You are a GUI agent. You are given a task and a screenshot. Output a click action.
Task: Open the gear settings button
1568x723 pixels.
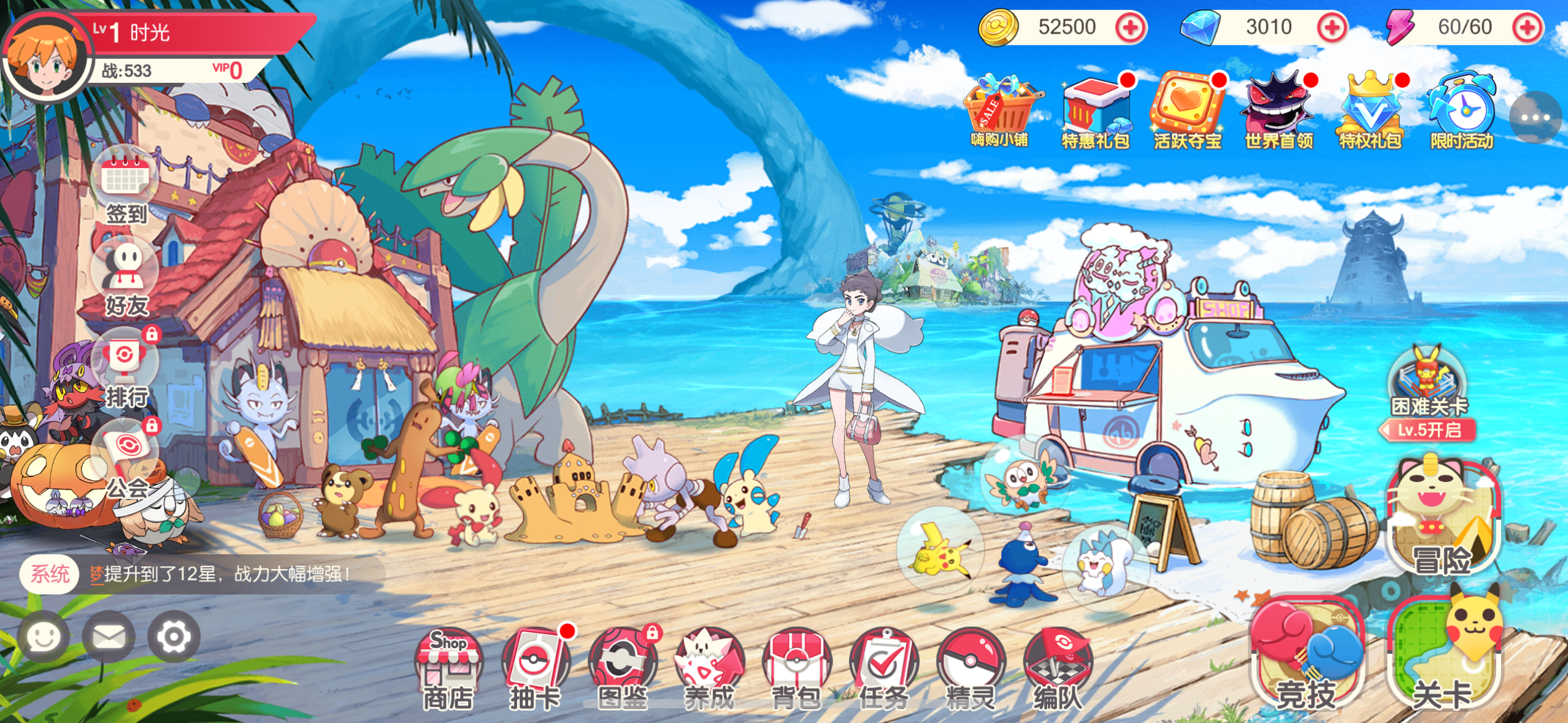174,637
